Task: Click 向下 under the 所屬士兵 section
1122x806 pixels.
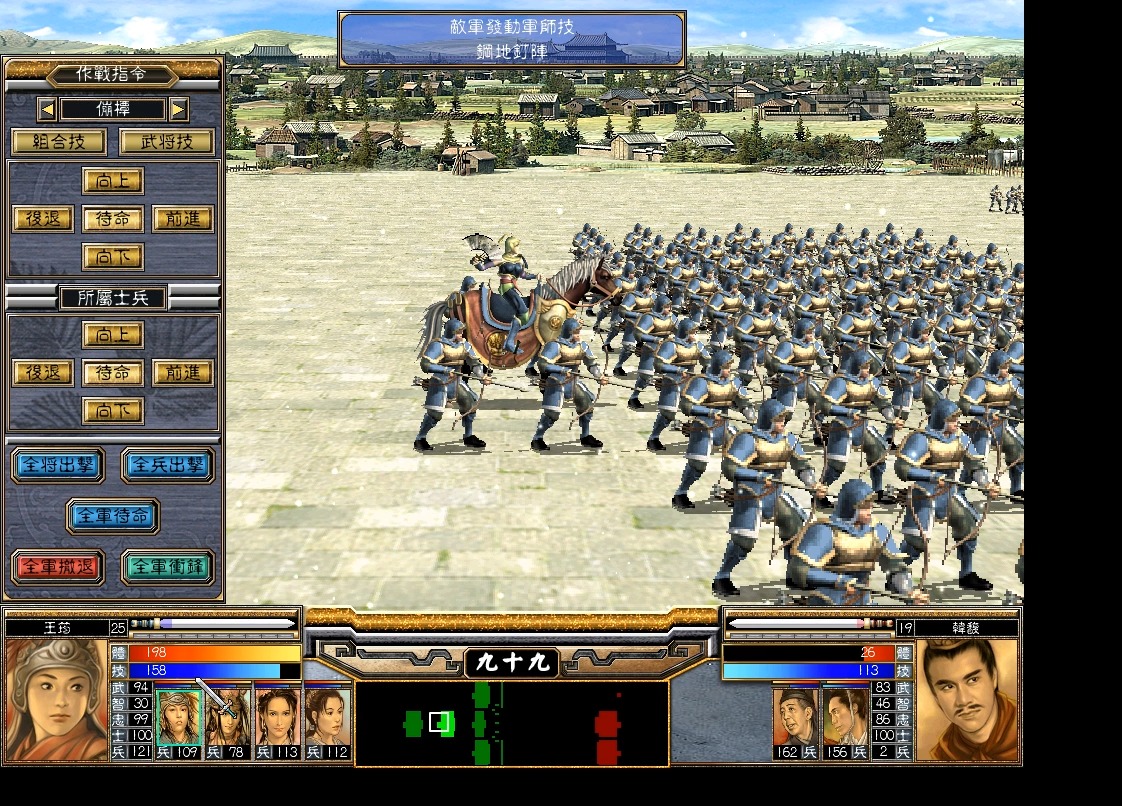Action: coord(113,411)
